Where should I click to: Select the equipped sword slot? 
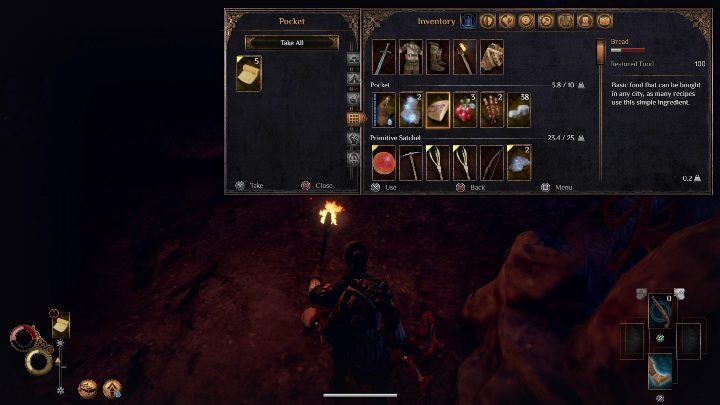point(384,57)
